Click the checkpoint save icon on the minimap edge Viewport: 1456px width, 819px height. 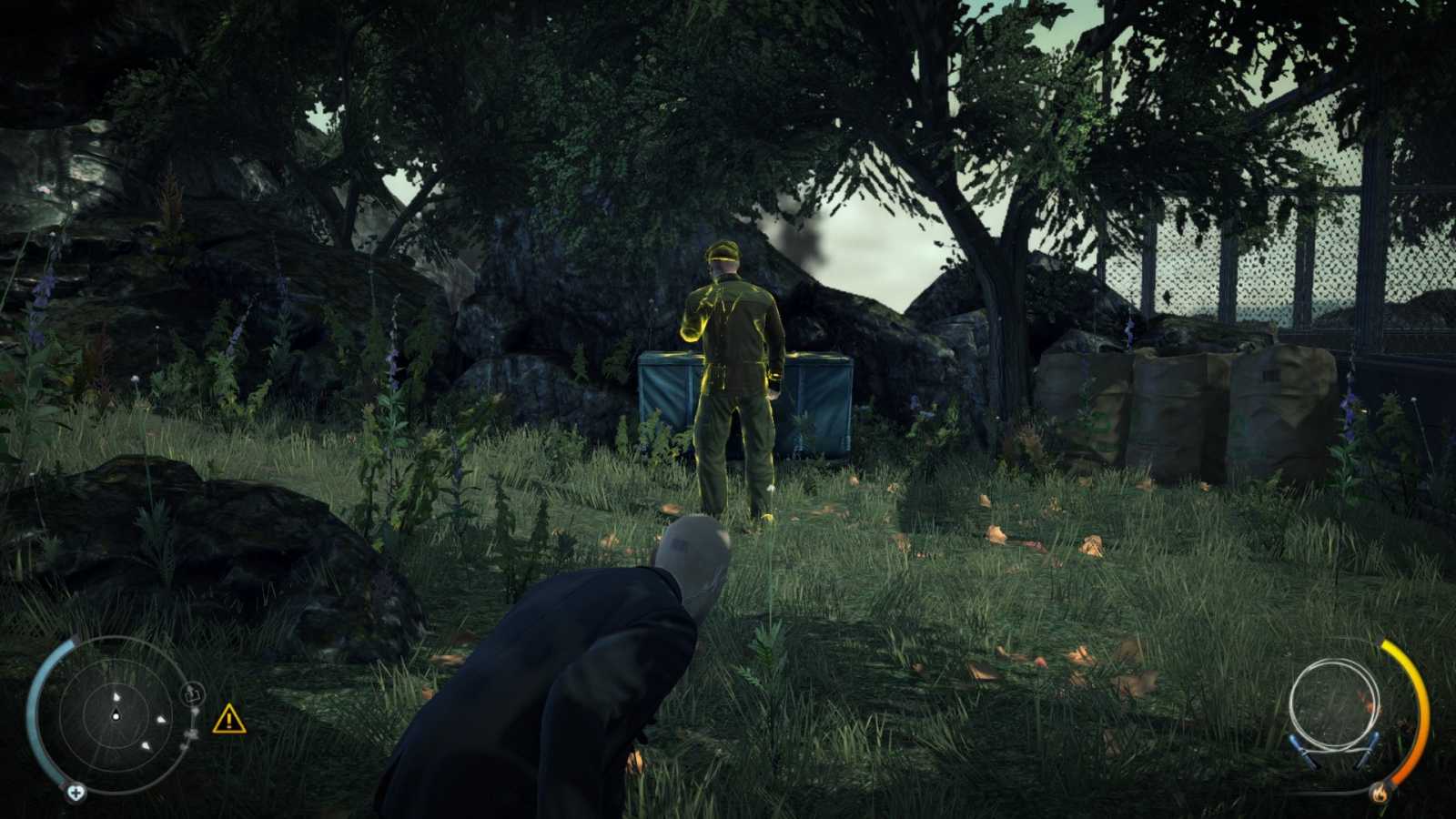pos(193,693)
